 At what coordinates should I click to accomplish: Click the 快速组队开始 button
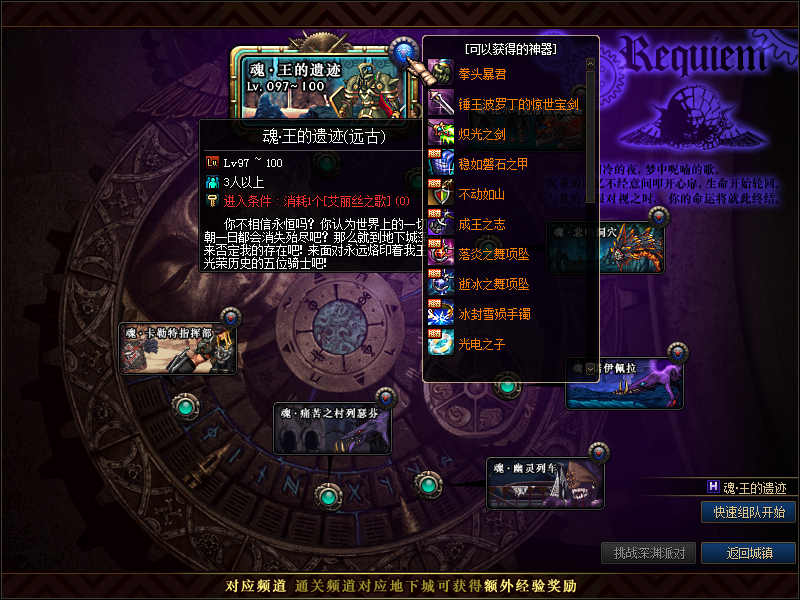[x=748, y=512]
